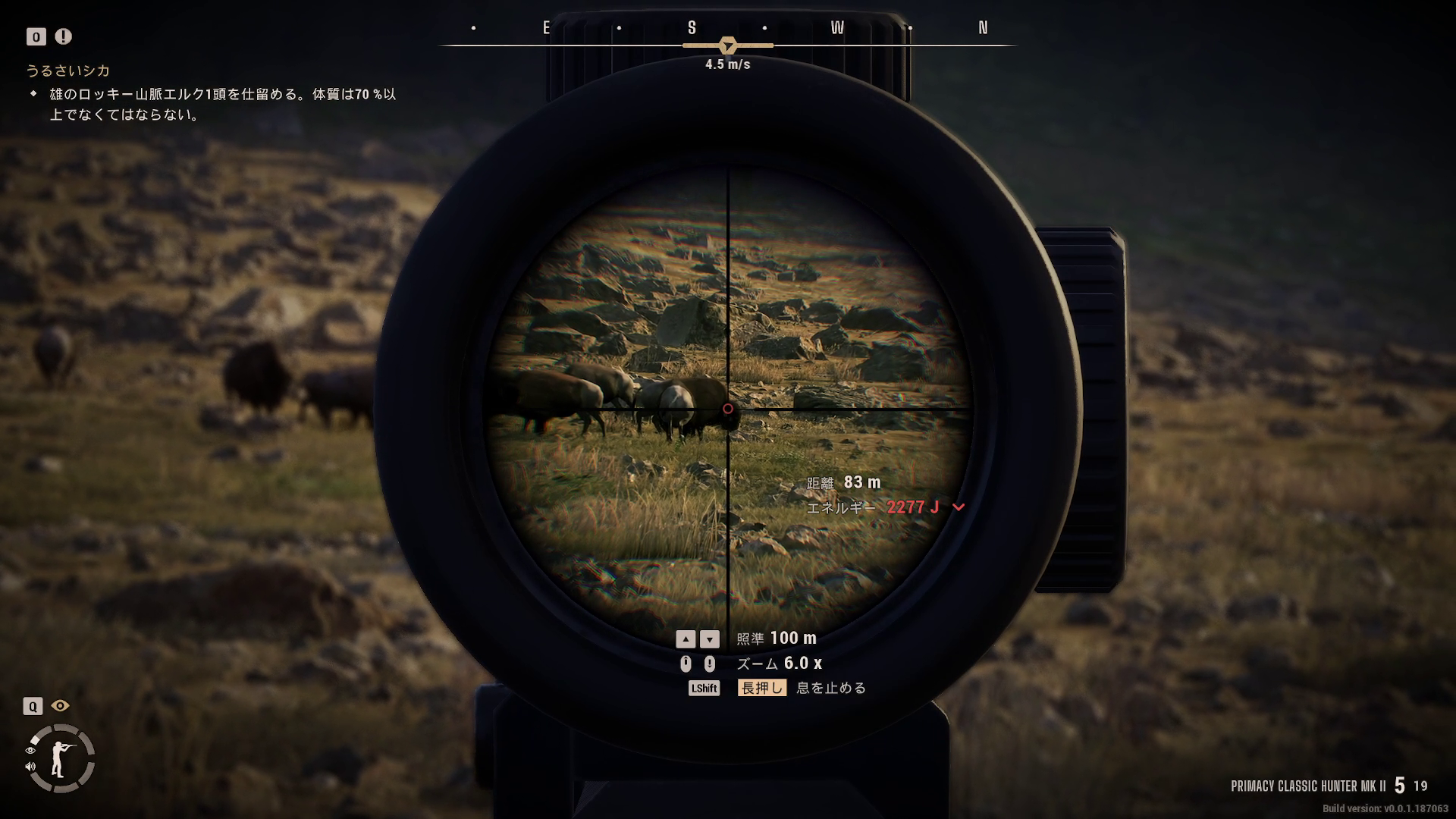Click the visibility eye icon on the stance ring
This screenshot has height=819, width=1456.
click(30, 749)
